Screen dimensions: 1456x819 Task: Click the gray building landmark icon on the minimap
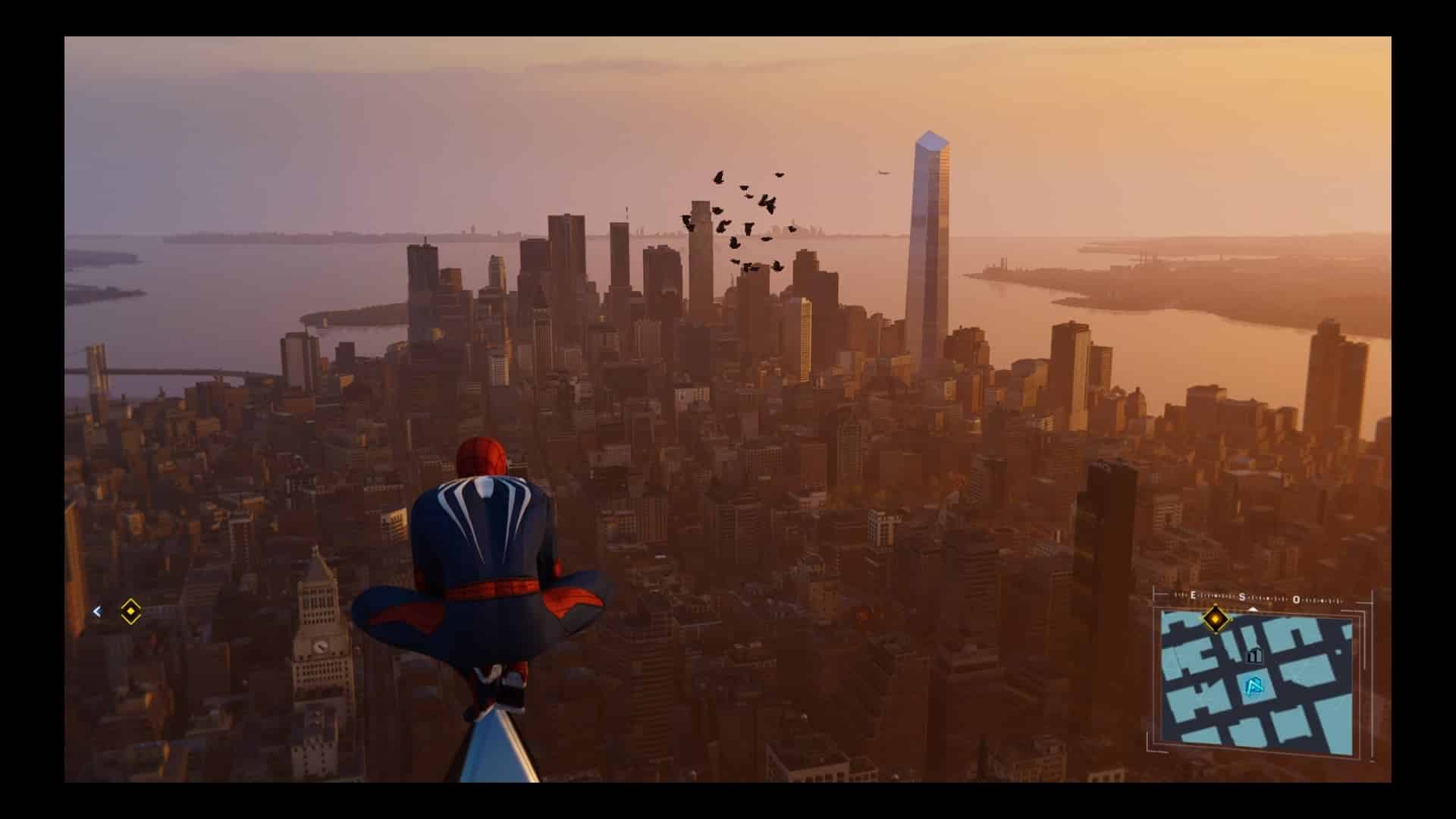click(x=1255, y=655)
